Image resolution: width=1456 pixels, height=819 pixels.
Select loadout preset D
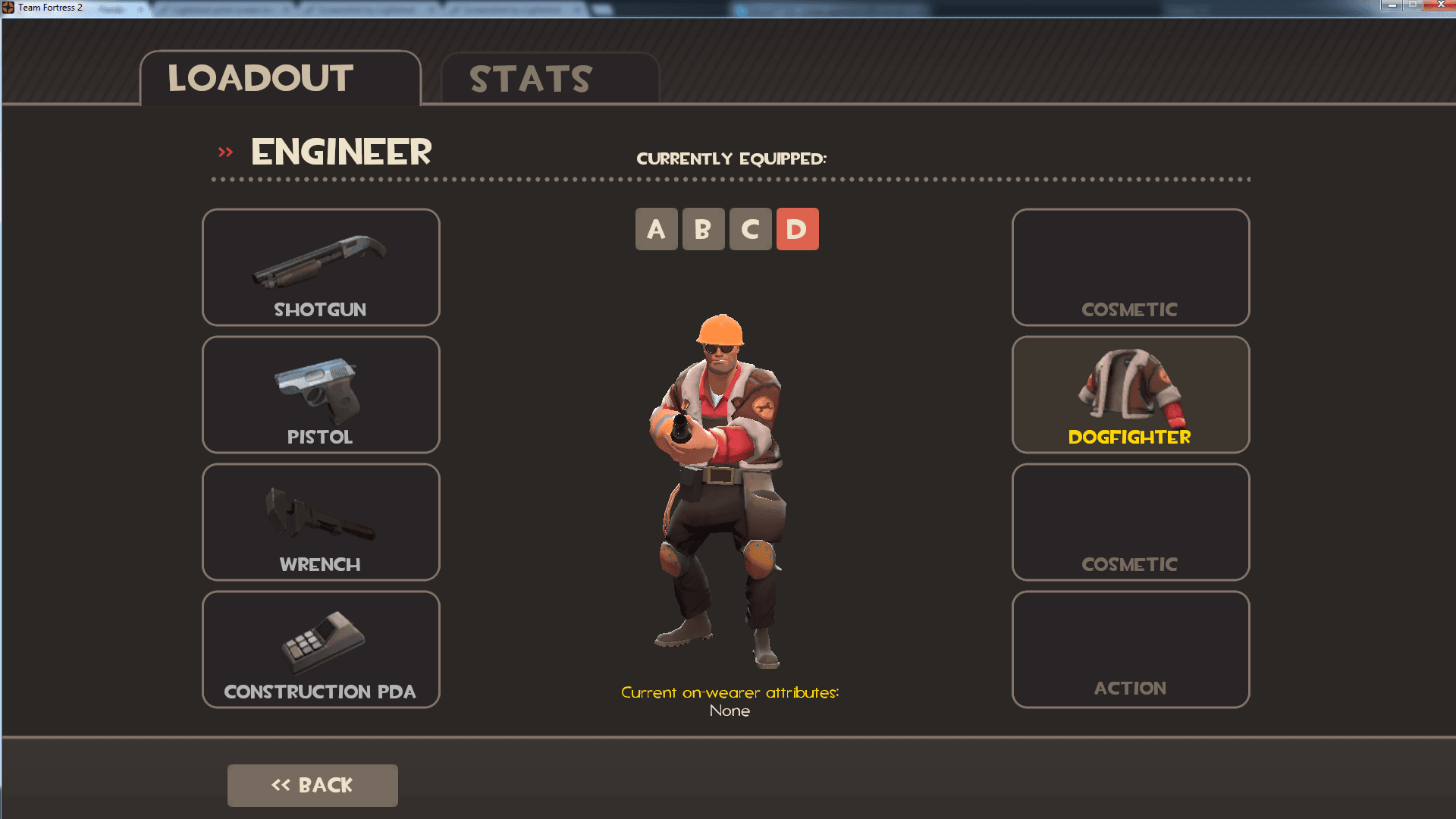tap(797, 228)
